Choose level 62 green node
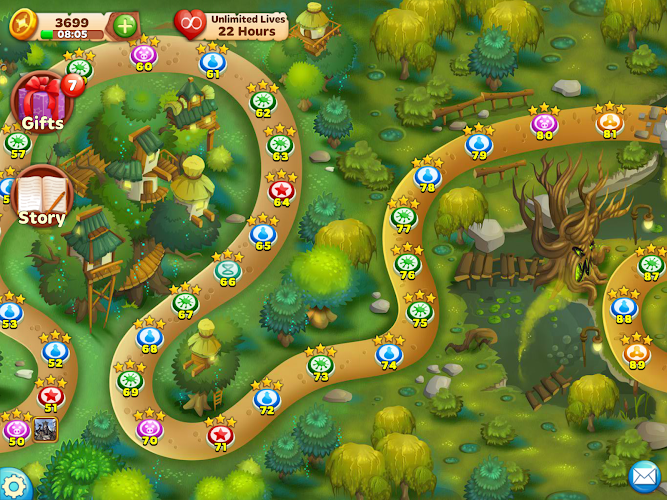The image size is (667, 500). pos(263,100)
